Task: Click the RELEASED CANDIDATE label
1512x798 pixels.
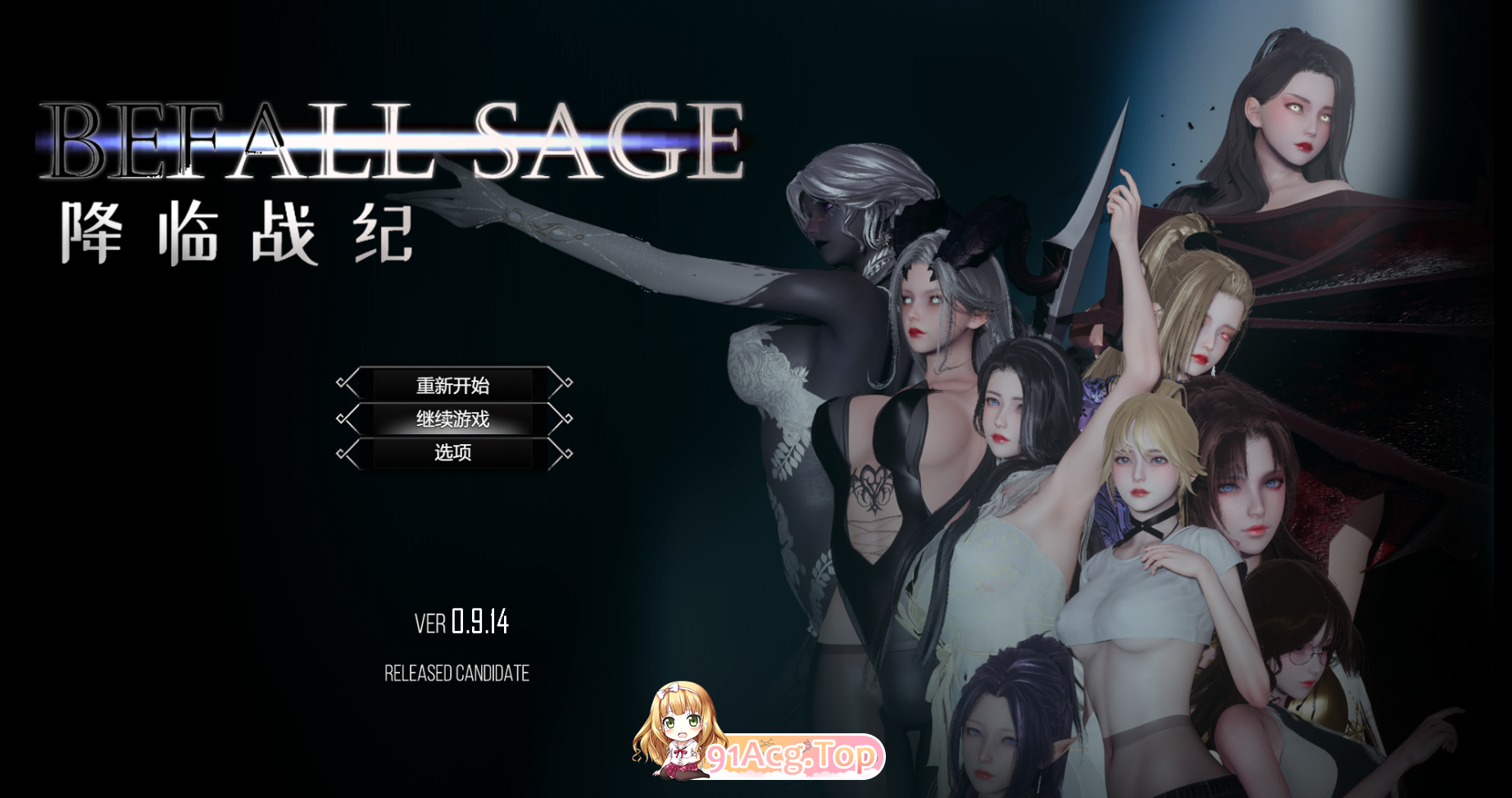Action: [457, 673]
